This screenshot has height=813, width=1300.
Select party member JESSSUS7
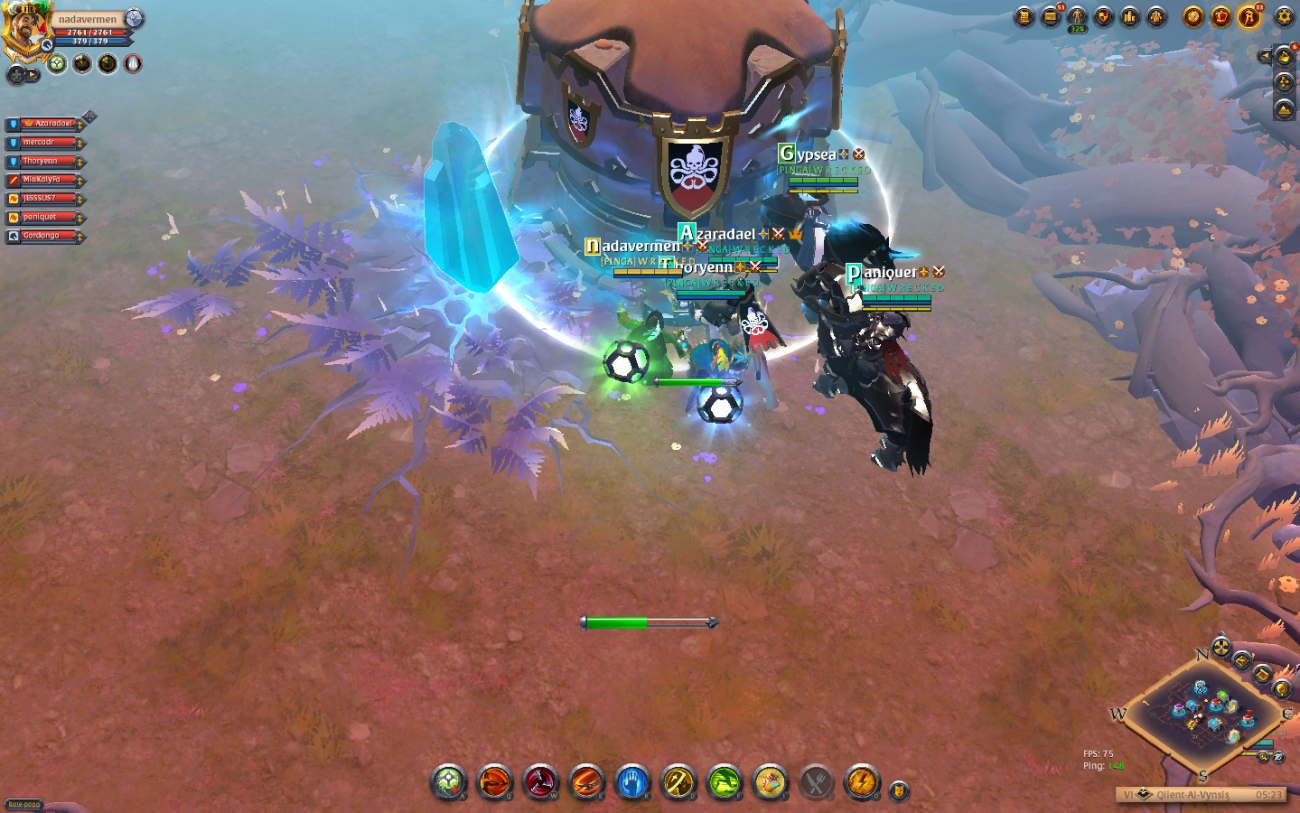tap(45, 198)
